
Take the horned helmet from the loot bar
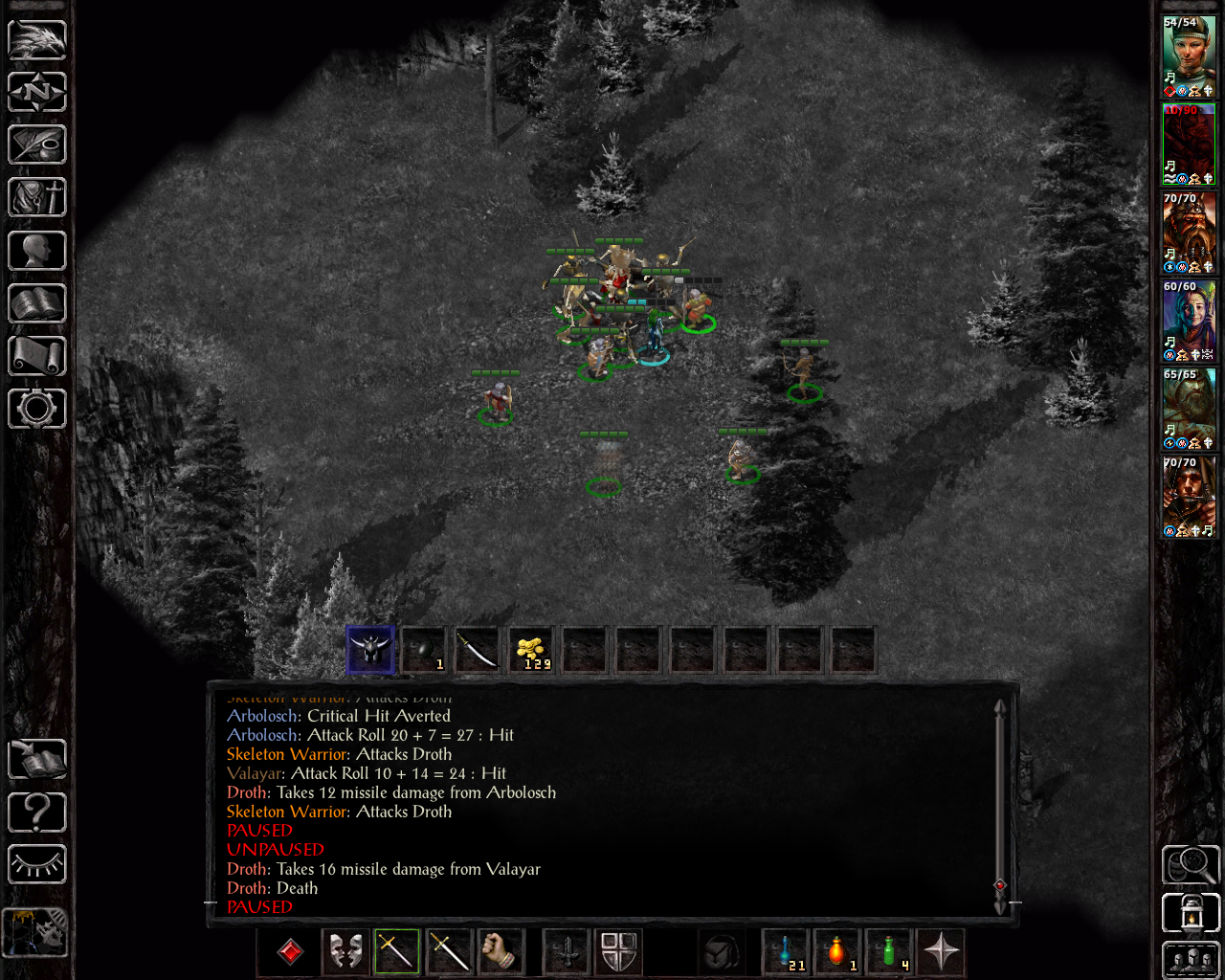(x=370, y=651)
